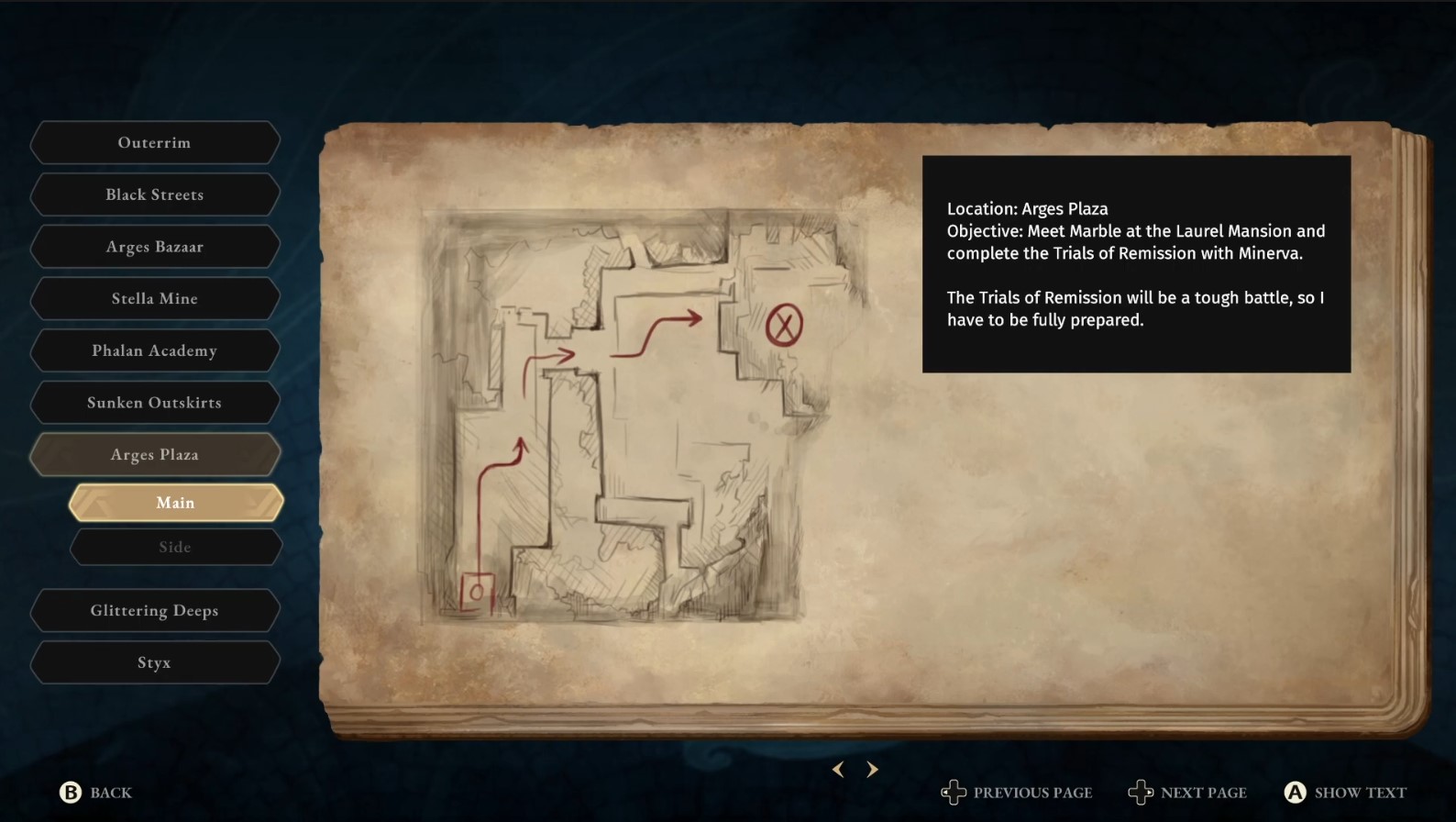Open the Black Streets journal entry
This screenshot has height=822, width=1456.
(x=154, y=194)
